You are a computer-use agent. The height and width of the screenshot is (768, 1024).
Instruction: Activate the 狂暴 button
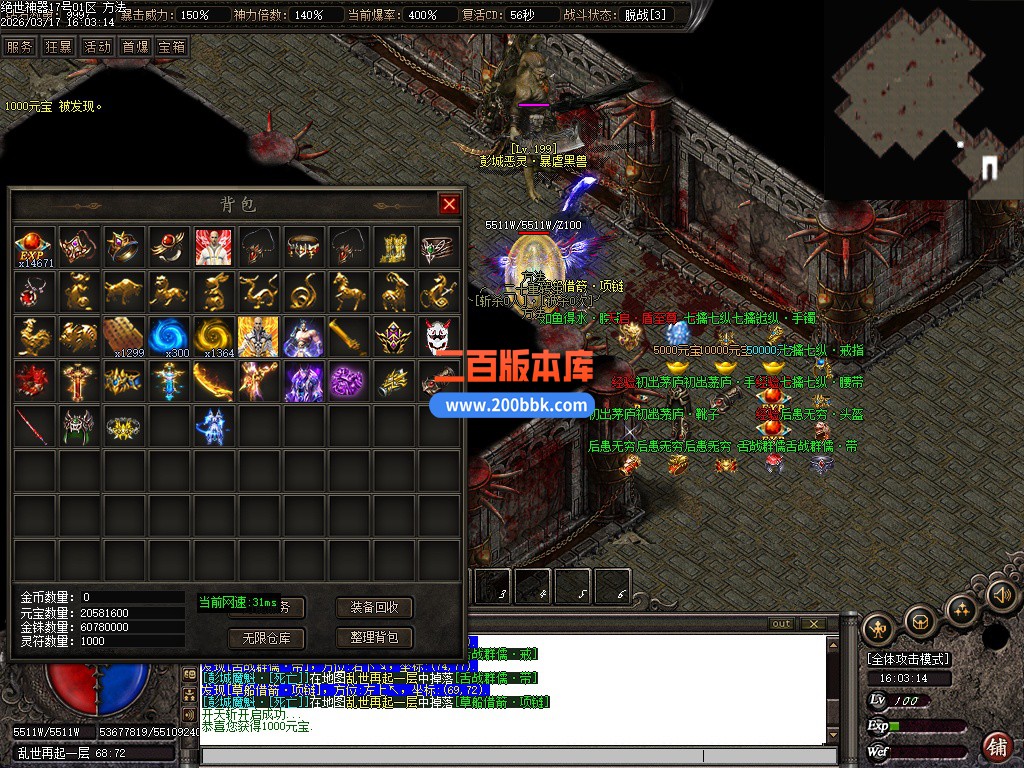pos(58,46)
